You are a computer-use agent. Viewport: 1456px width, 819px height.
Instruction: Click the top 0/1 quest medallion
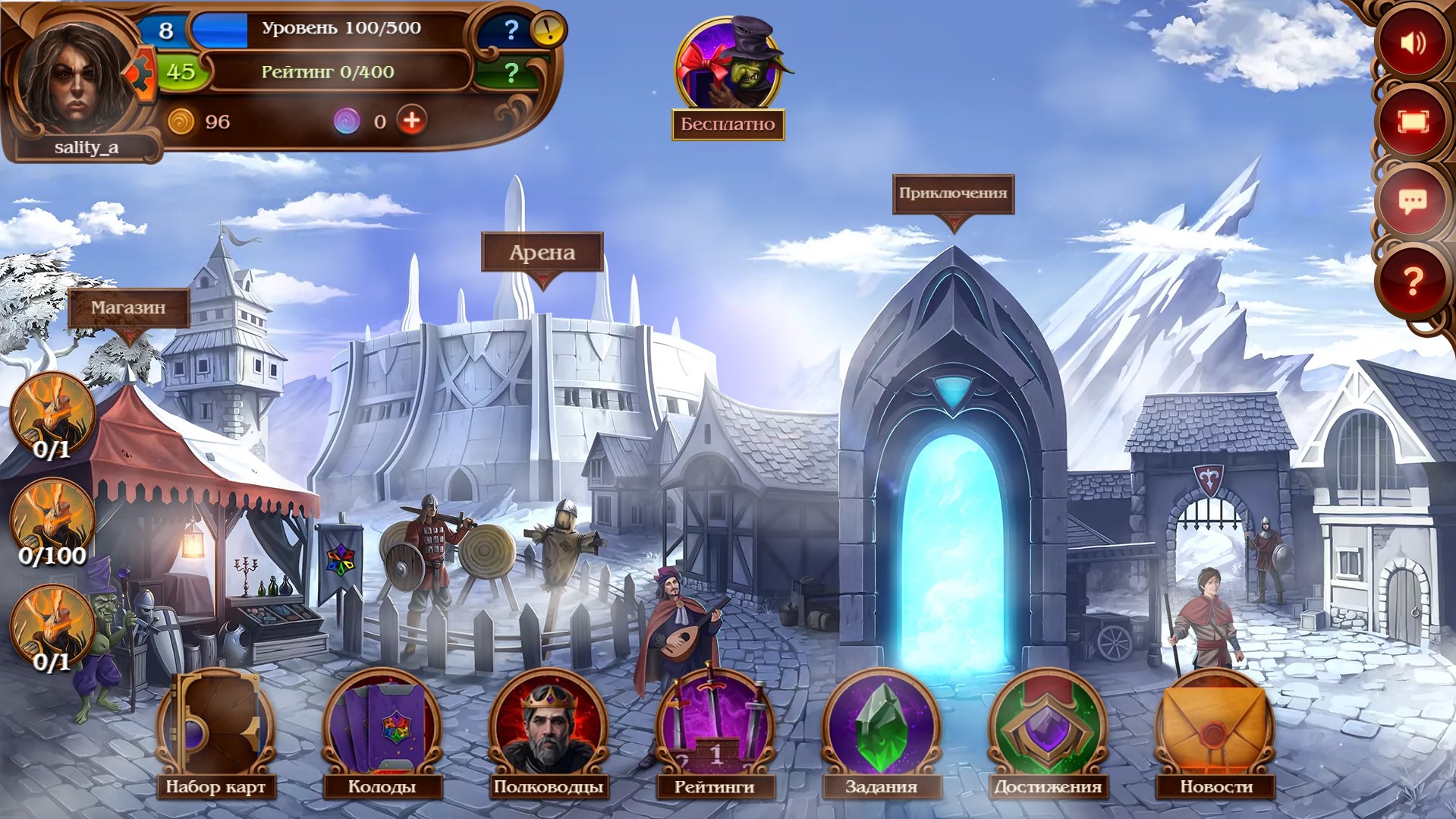[52, 414]
